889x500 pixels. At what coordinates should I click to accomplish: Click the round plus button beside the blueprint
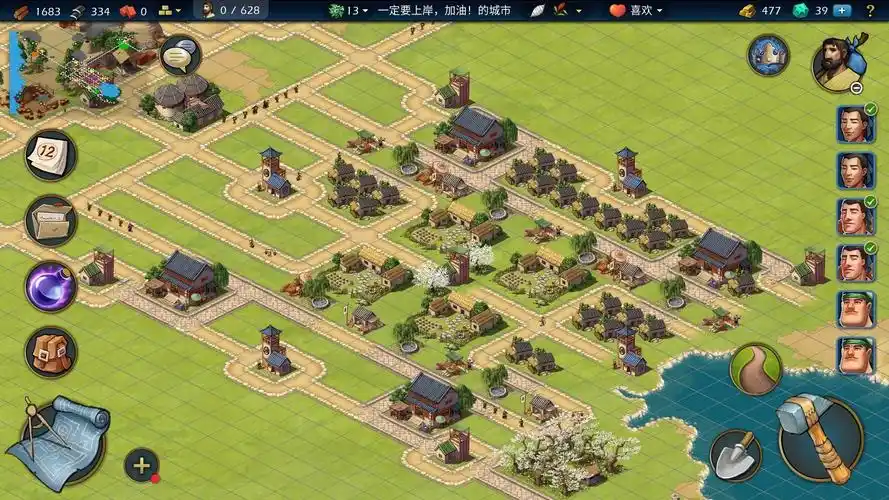(x=141, y=465)
